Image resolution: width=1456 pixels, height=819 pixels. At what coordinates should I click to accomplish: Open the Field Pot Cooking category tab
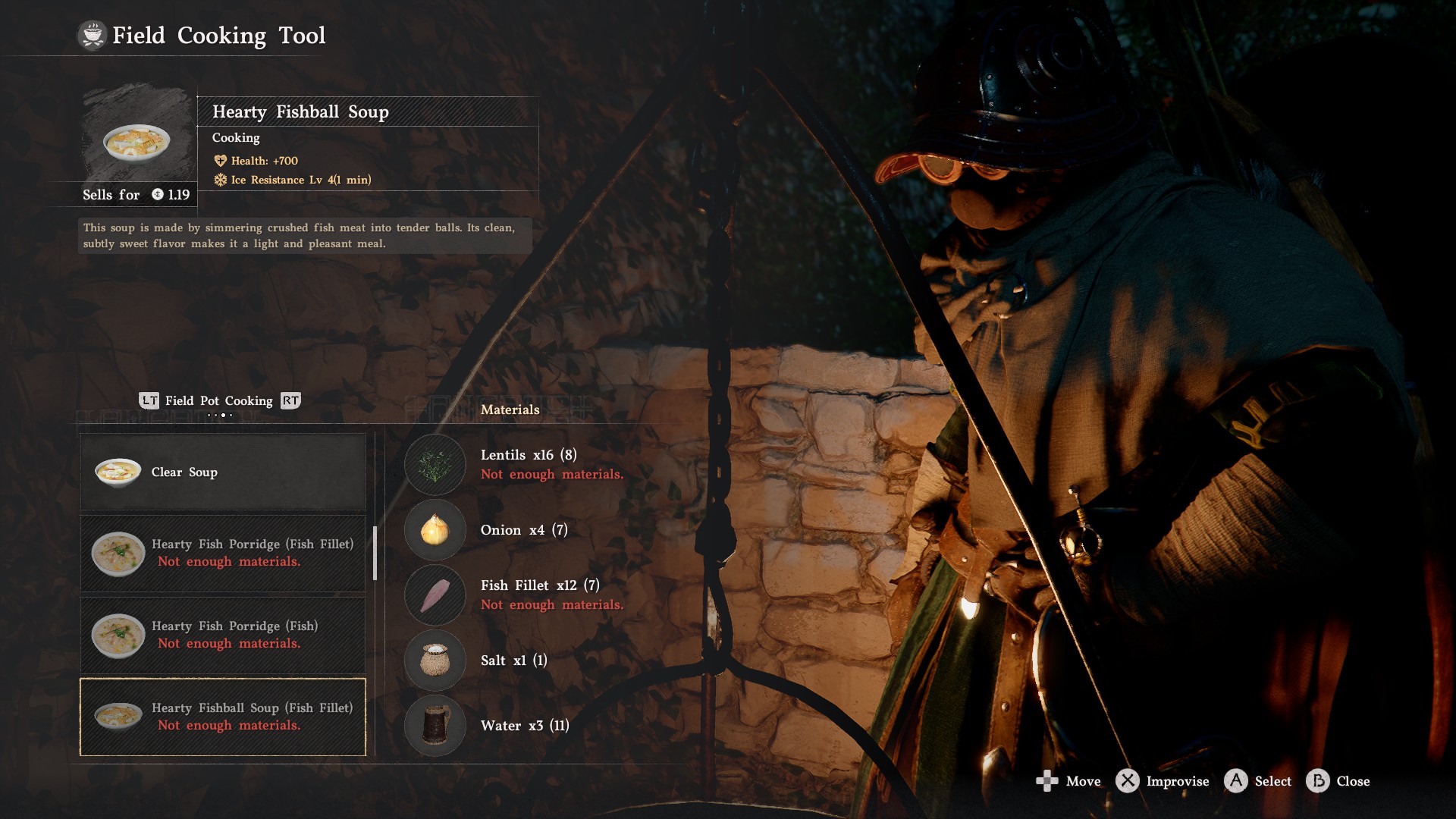219,400
